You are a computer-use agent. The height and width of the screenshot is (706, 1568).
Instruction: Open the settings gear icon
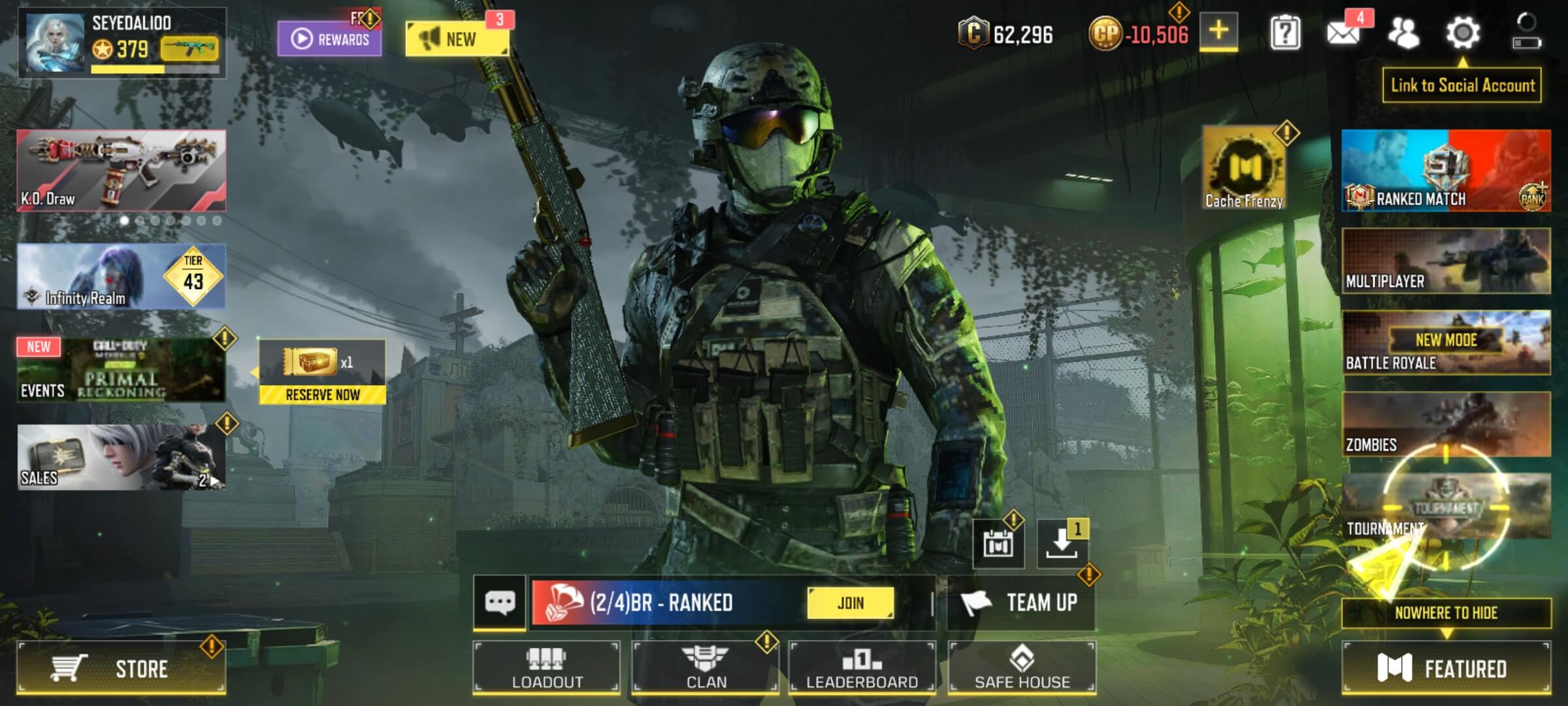(1462, 33)
